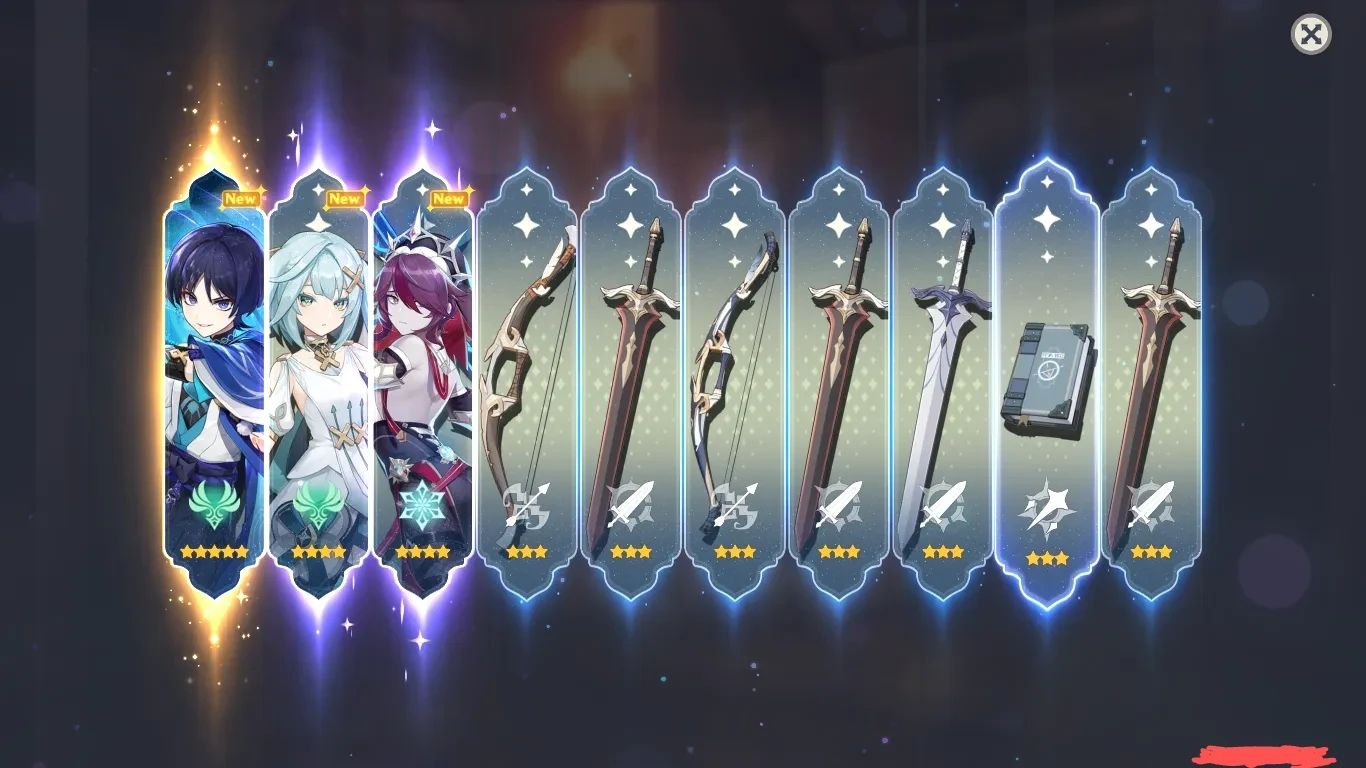Click the New badge on Rosaria's card
The height and width of the screenshot is (768, 1366).
pos(449,198)
